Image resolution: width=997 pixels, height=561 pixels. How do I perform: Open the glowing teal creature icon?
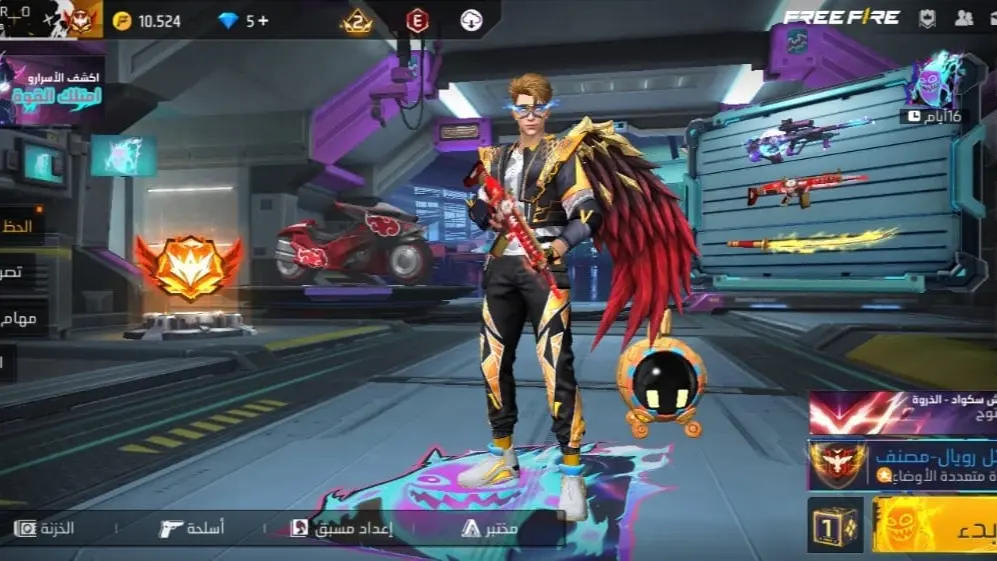(x=123, y=156)
